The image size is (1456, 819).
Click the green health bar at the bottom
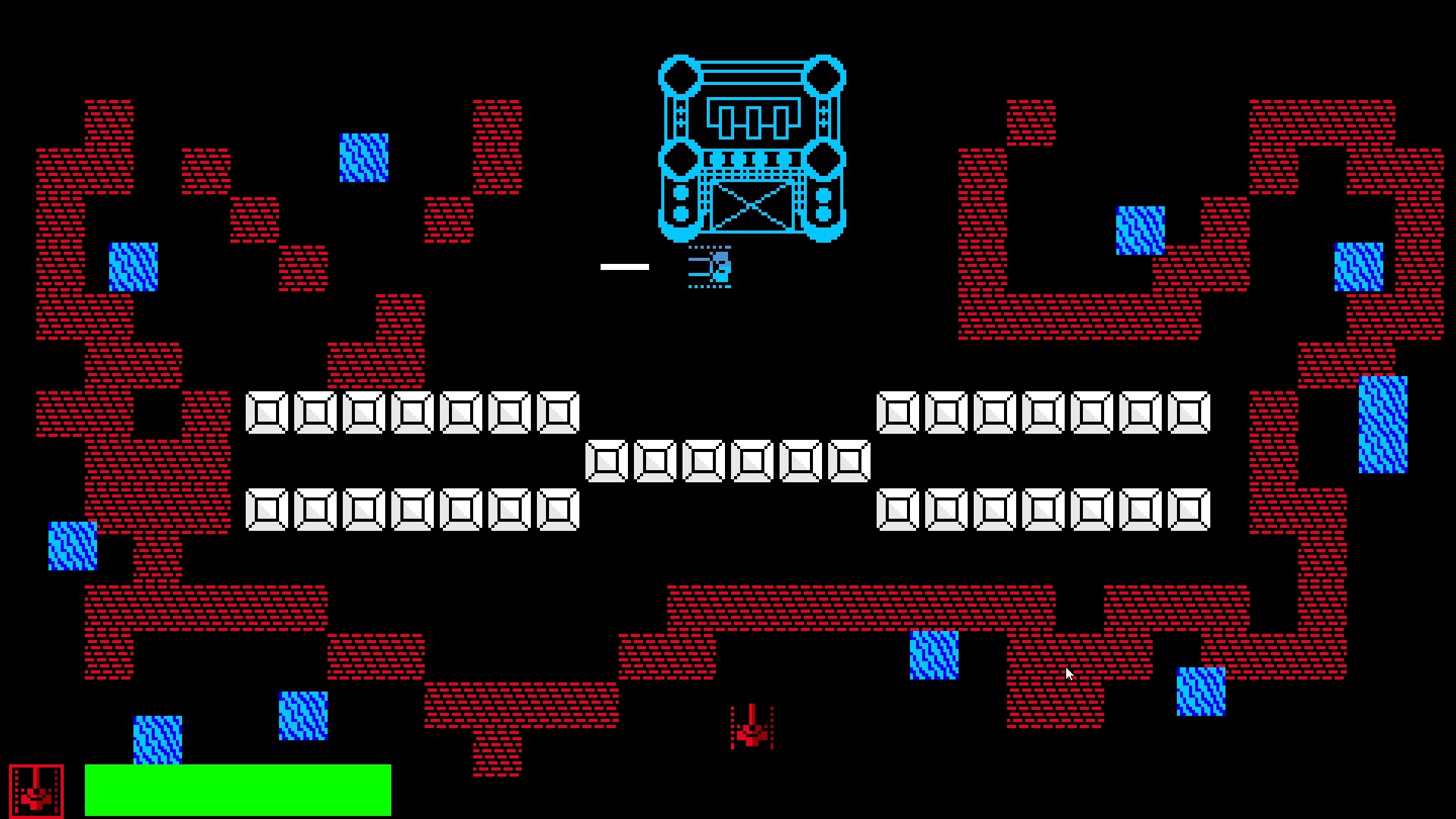pos(239,789)
